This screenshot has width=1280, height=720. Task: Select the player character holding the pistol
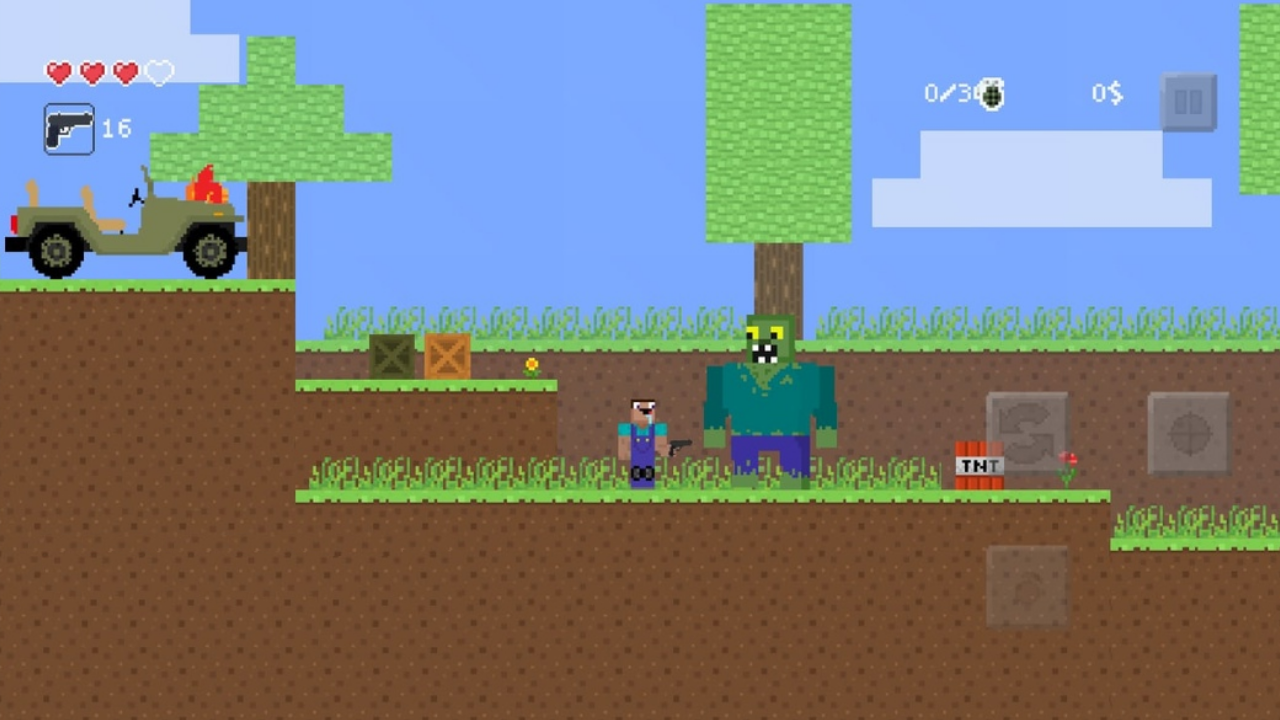tap(644, 440)
